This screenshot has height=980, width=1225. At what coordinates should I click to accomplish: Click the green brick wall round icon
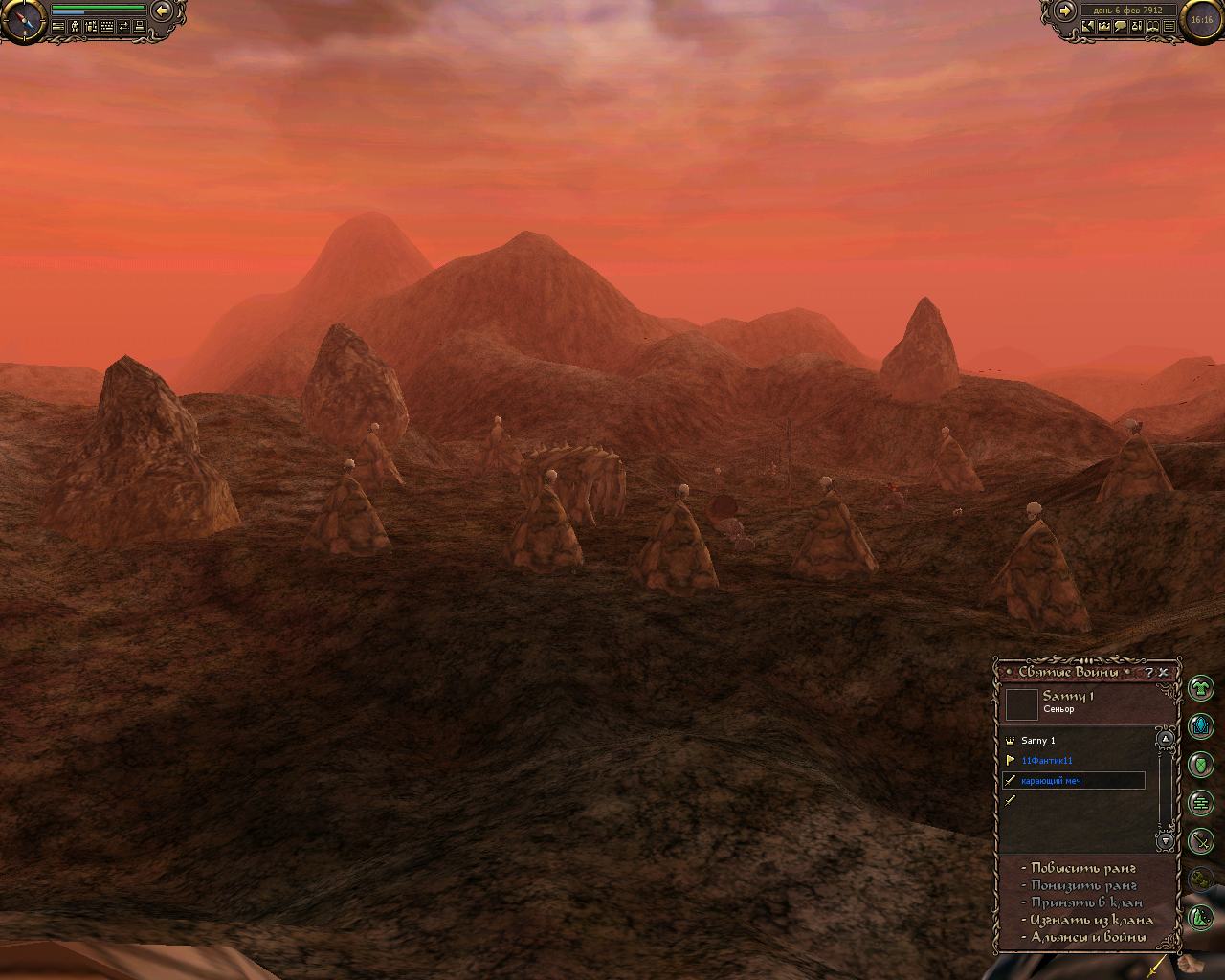tap(1200, 803)
